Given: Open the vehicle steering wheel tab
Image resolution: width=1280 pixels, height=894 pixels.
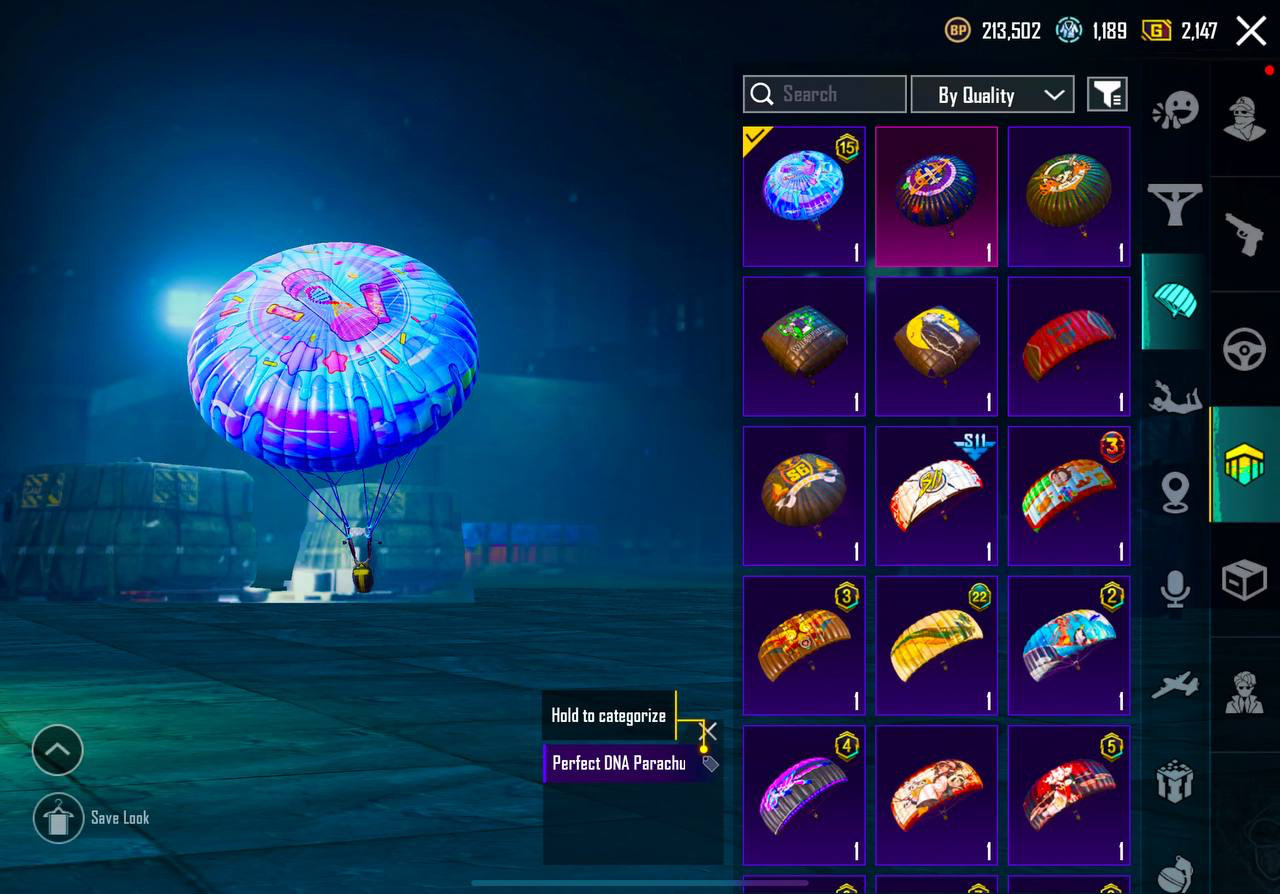Looking at the screenshot, I should (x=1245, y=350).
